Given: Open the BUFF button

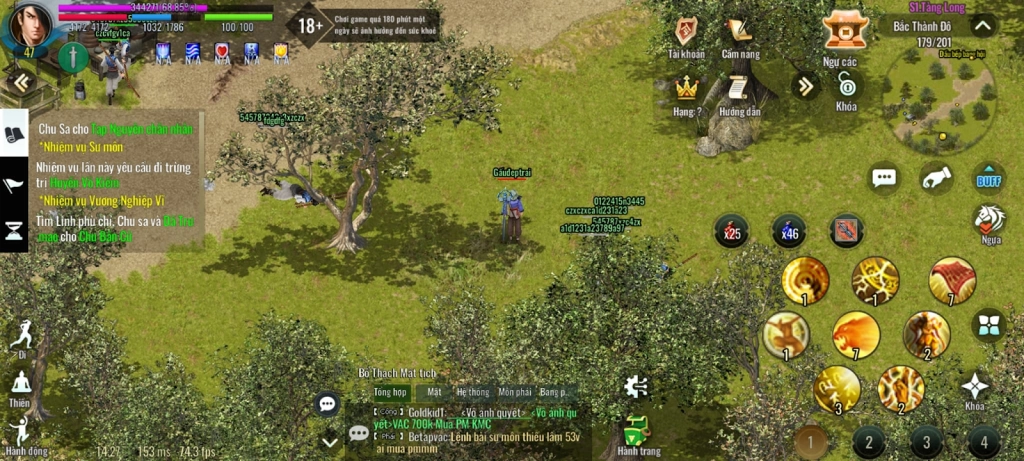Looking at the screenshot, I should [x=989, y=177].
